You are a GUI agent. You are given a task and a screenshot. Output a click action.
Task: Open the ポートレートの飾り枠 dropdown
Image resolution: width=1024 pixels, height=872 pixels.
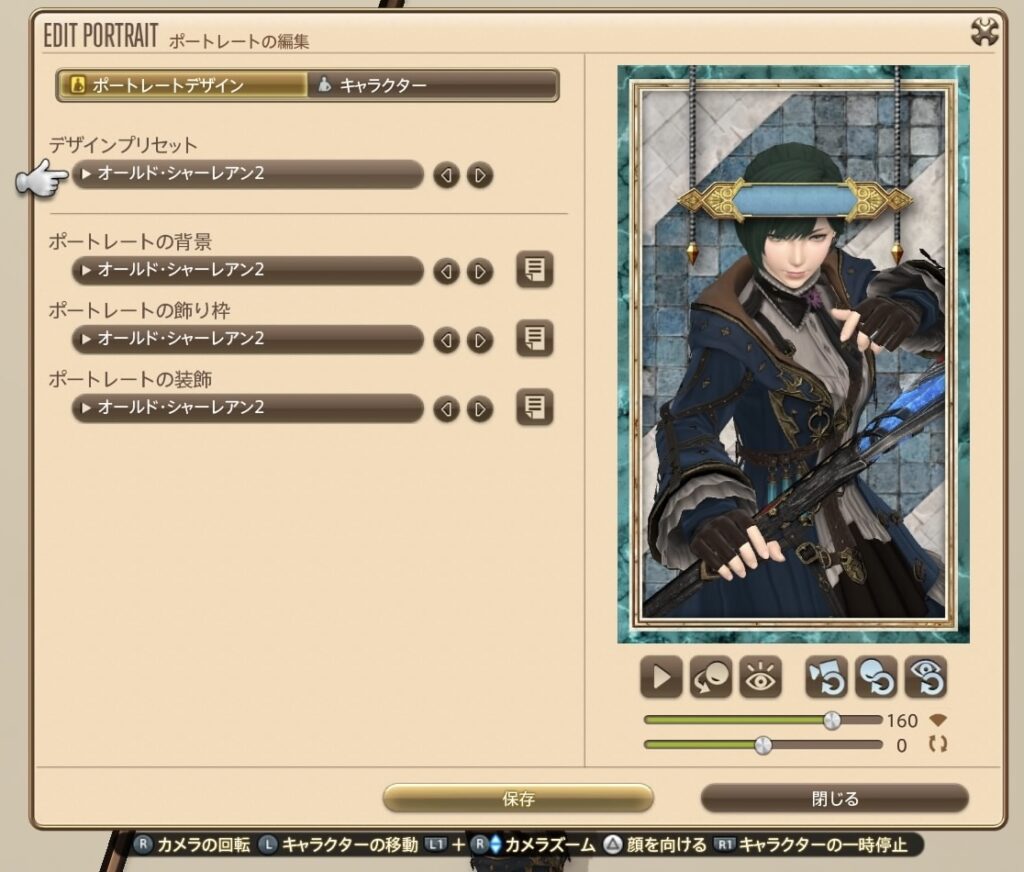(248, 339)
